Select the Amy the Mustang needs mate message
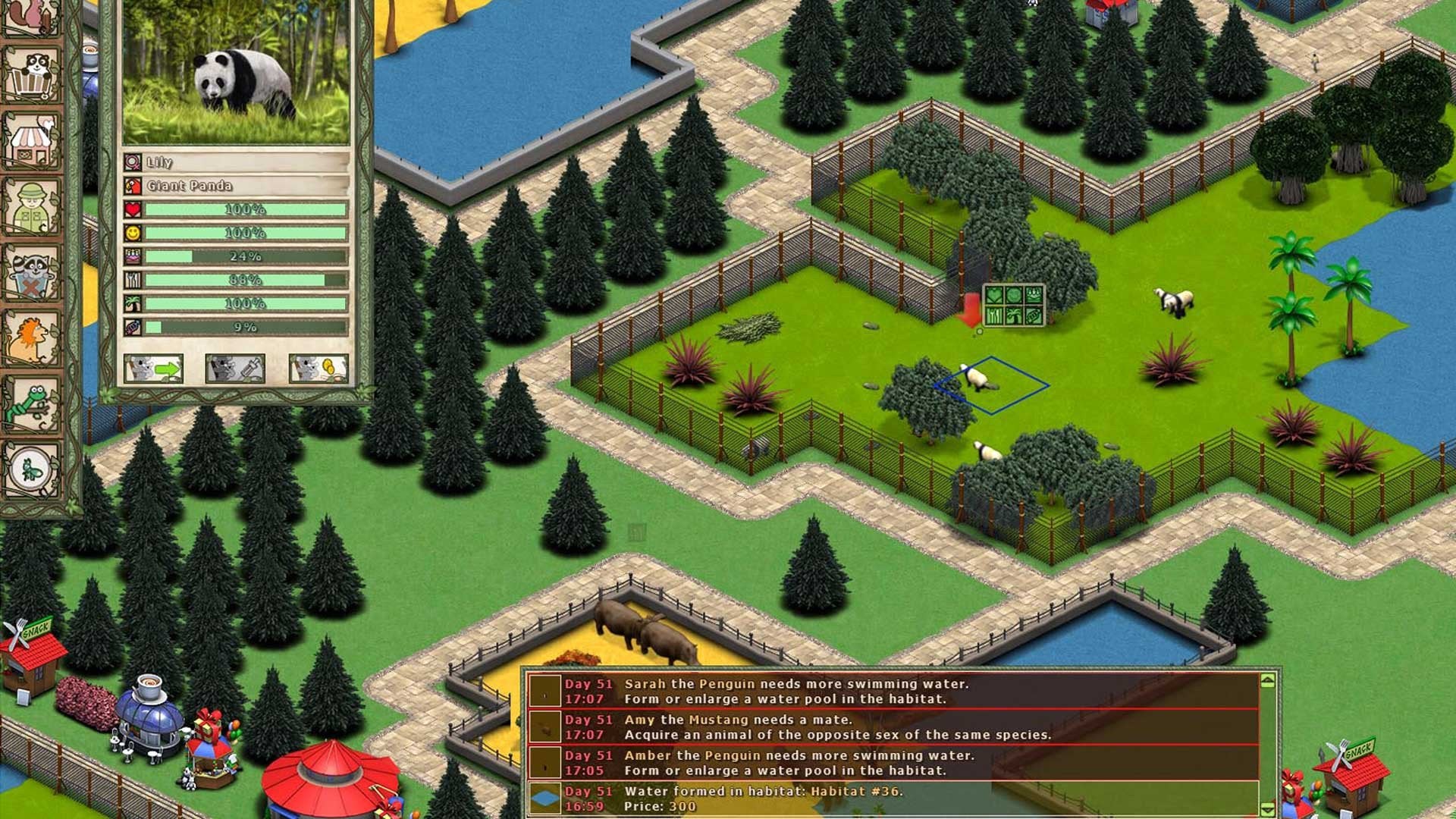The width and height of the screenshot is (1456, 819). click(x=893, y=726)
